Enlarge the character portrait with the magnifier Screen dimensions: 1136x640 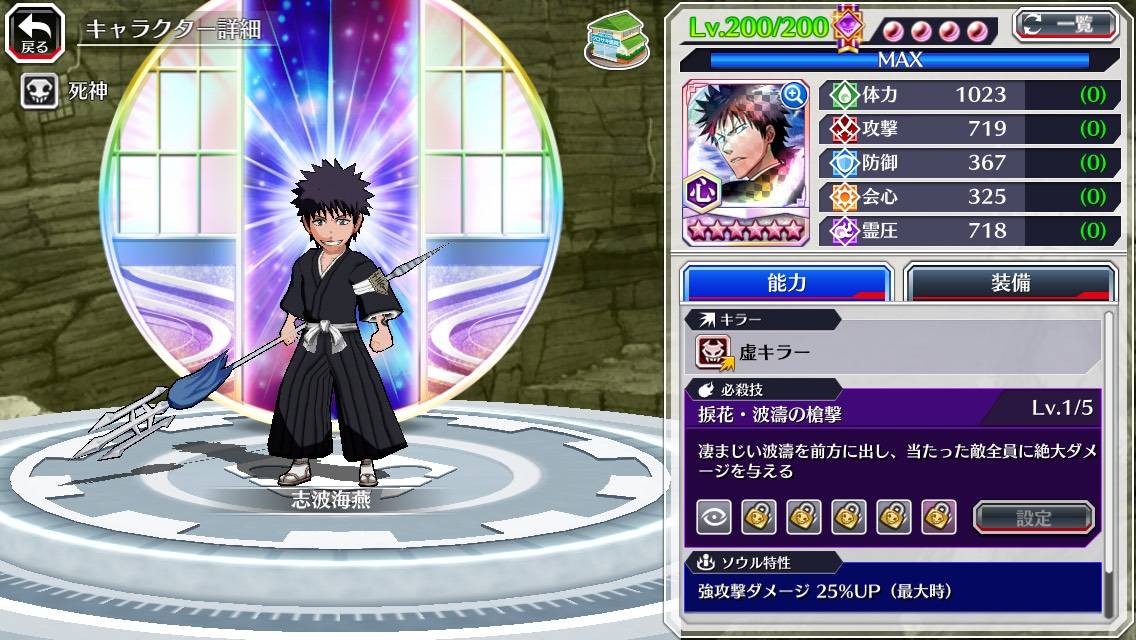(x=794, y=95)
